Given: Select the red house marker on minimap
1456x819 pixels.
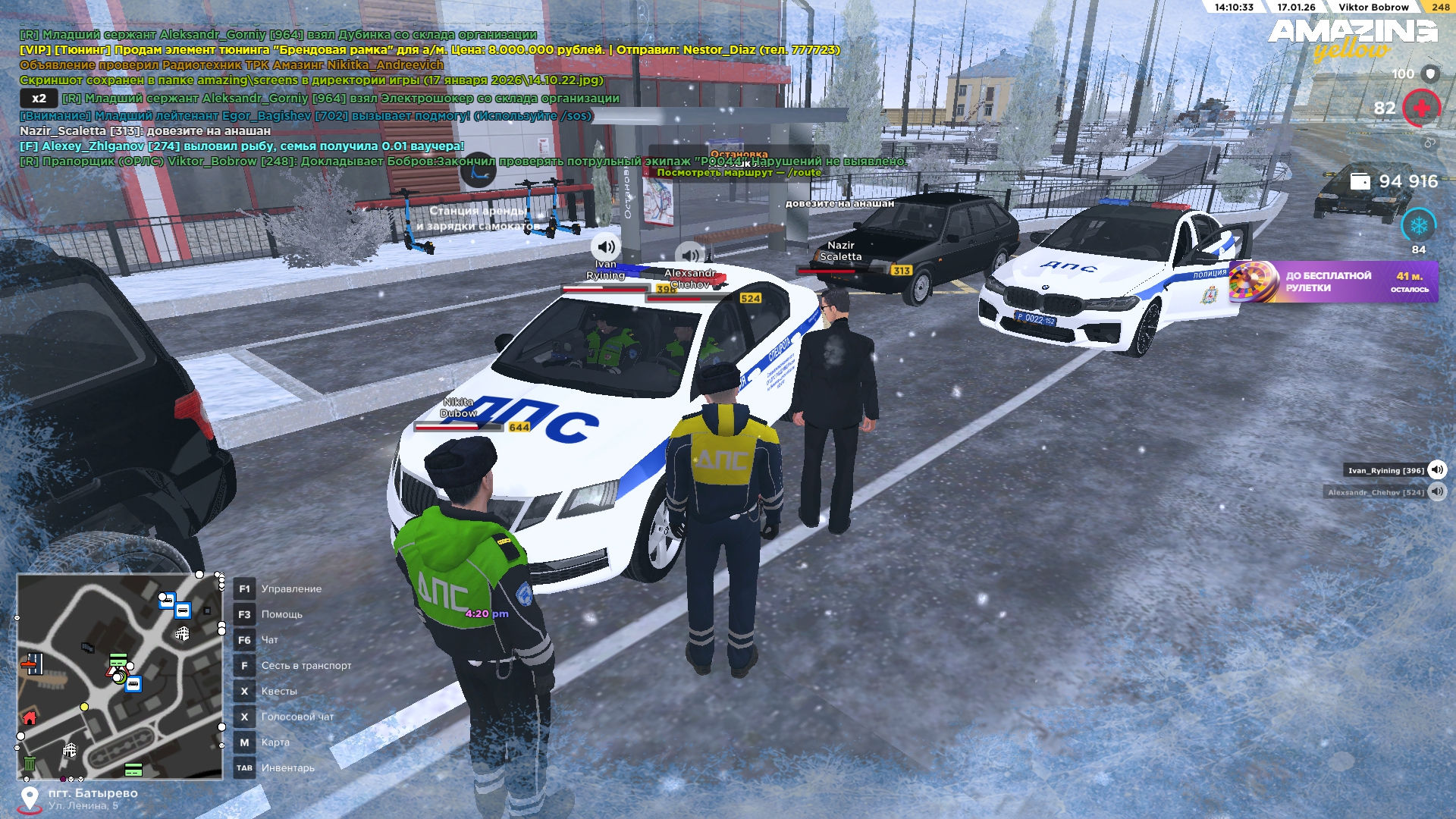Looking at the screenshot, I should pyautogui.click(x=30, y=717).
